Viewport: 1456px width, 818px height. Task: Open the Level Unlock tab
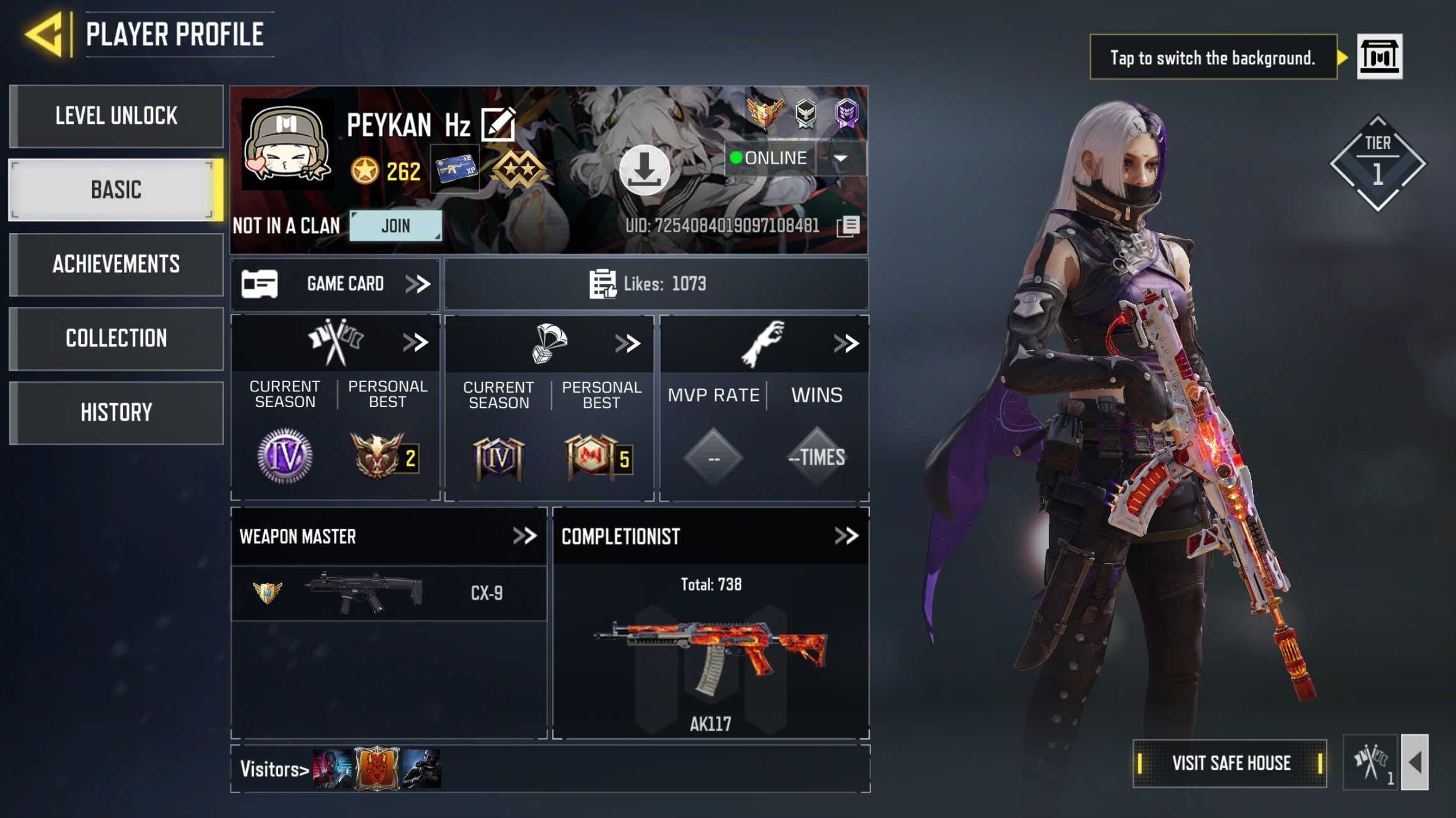point(117,116)
